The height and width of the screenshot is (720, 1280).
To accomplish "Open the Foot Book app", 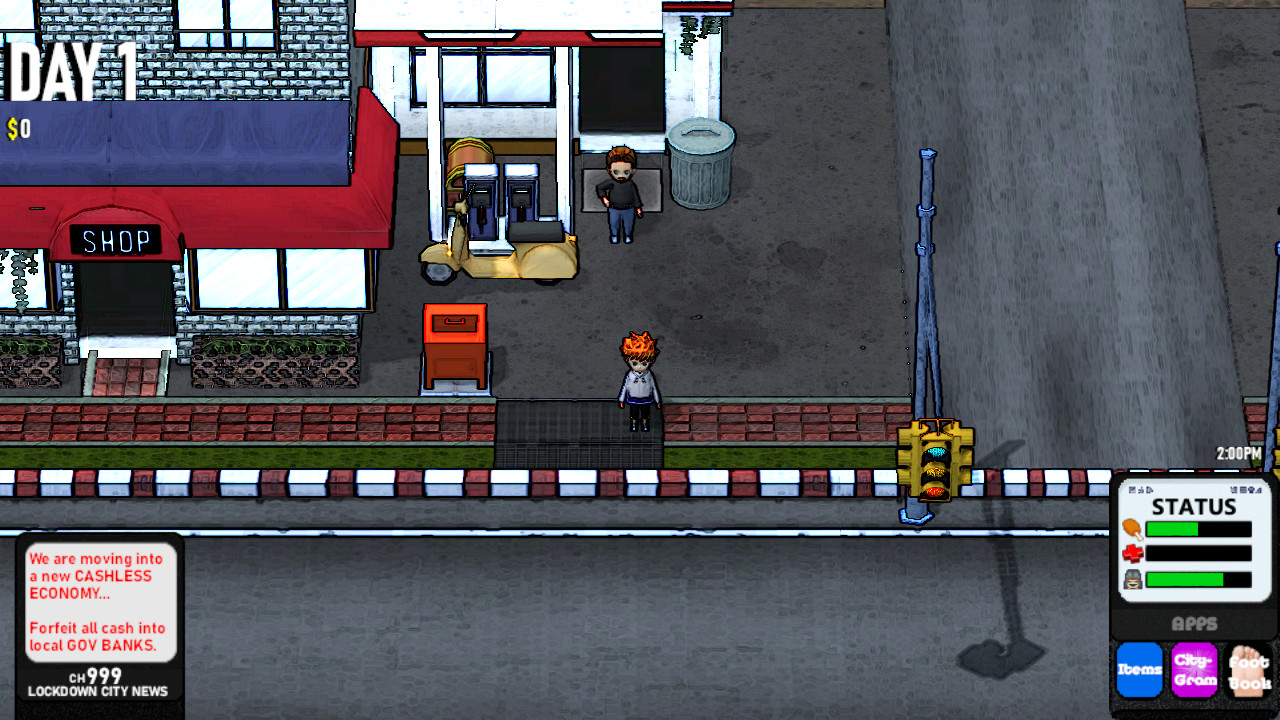I will pyautogui.click(x=1252, y=670).
